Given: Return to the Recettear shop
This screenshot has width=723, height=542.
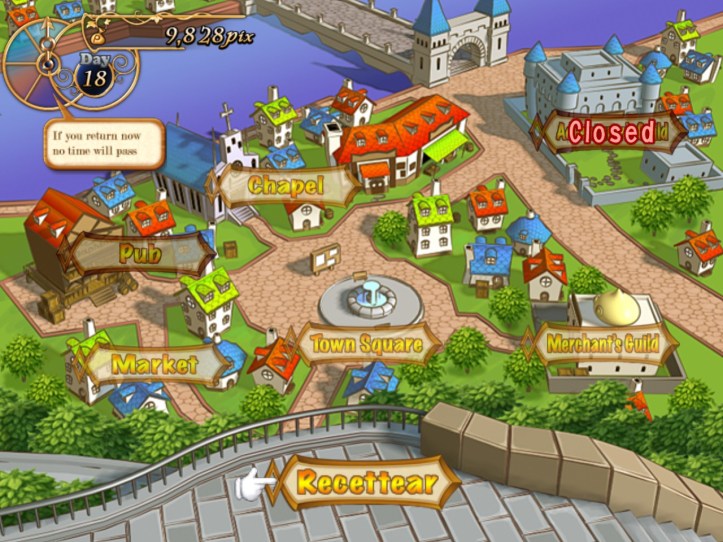Looking at the screenshot, I should pos(365,485).
